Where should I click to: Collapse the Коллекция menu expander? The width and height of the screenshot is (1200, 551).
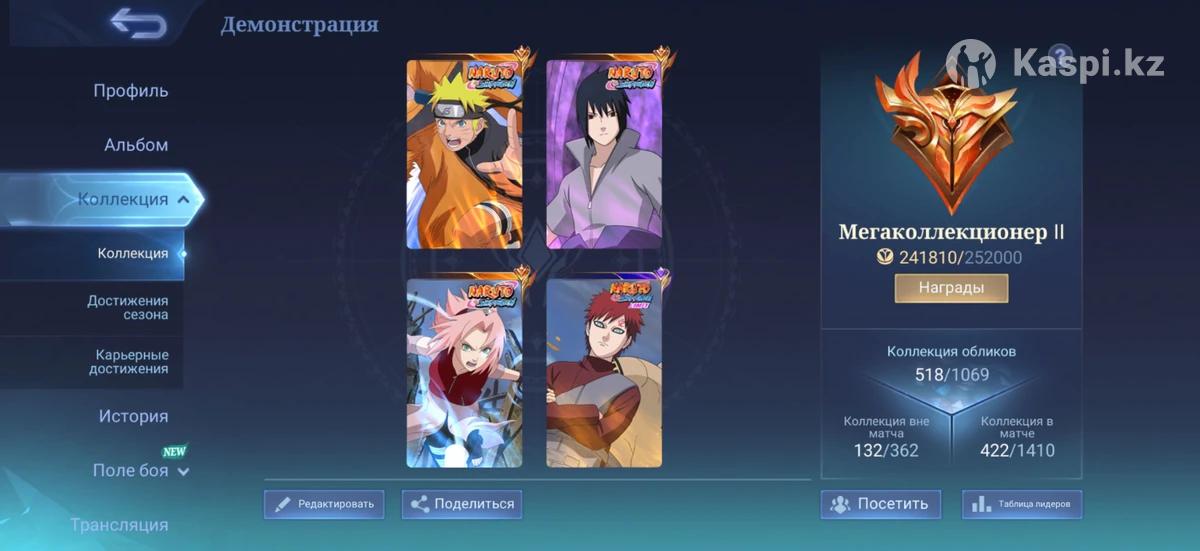183,200
